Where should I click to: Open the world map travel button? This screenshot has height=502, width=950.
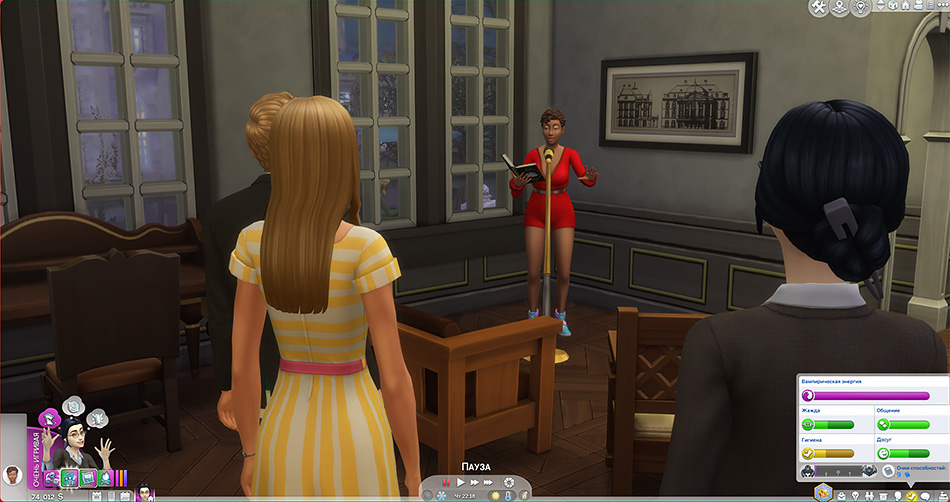837,8
